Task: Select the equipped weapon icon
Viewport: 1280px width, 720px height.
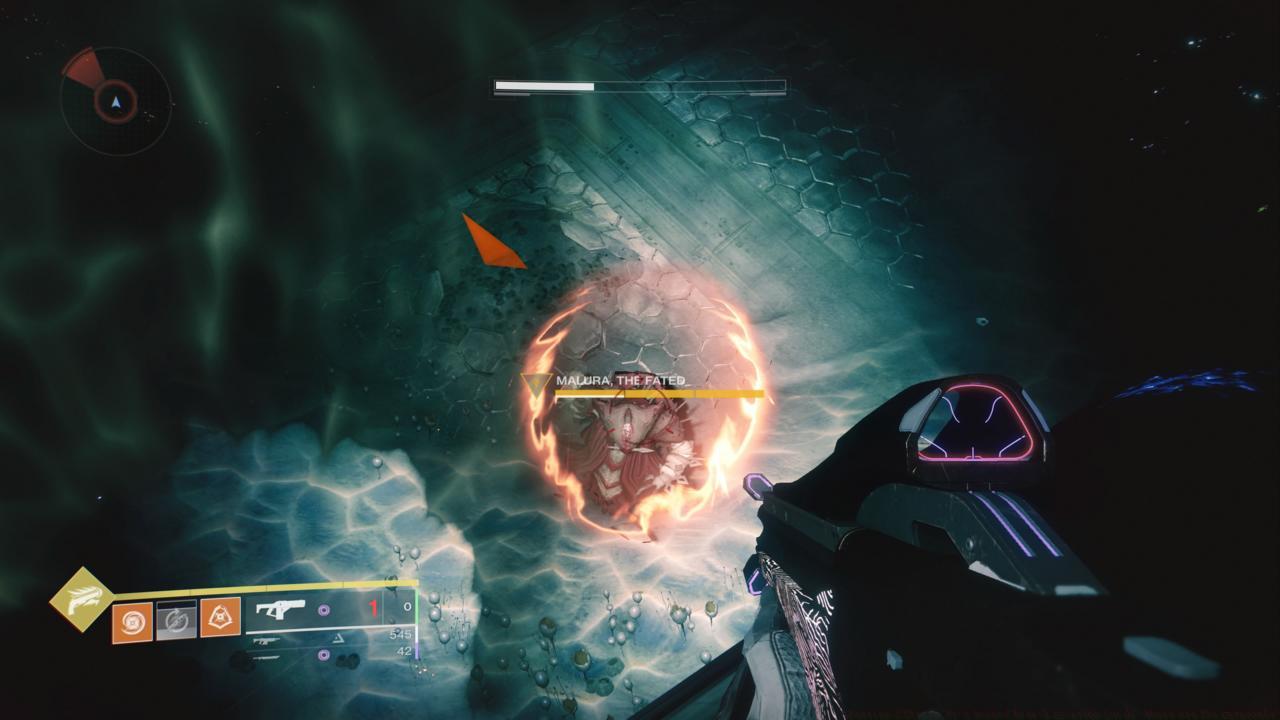Action: pos(281,609)
